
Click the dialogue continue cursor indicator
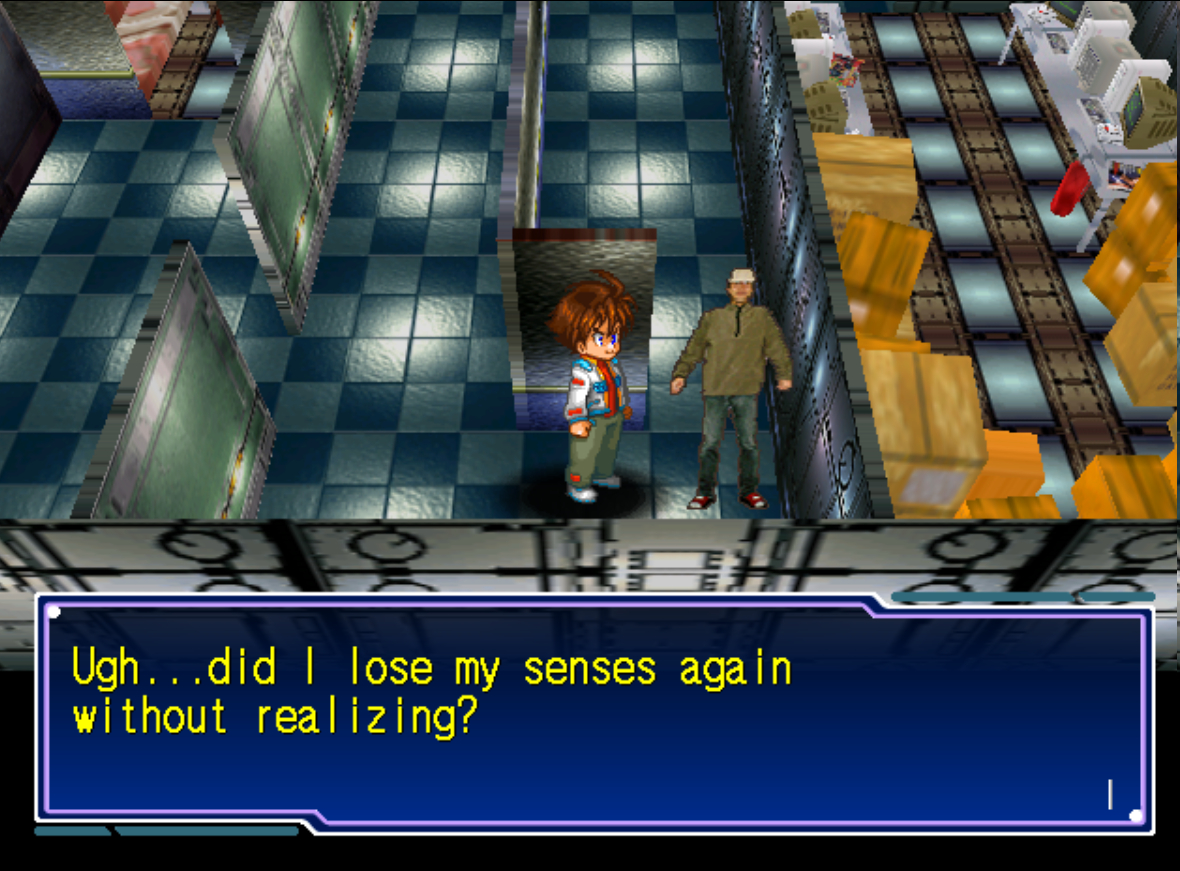coord(1110,794)
